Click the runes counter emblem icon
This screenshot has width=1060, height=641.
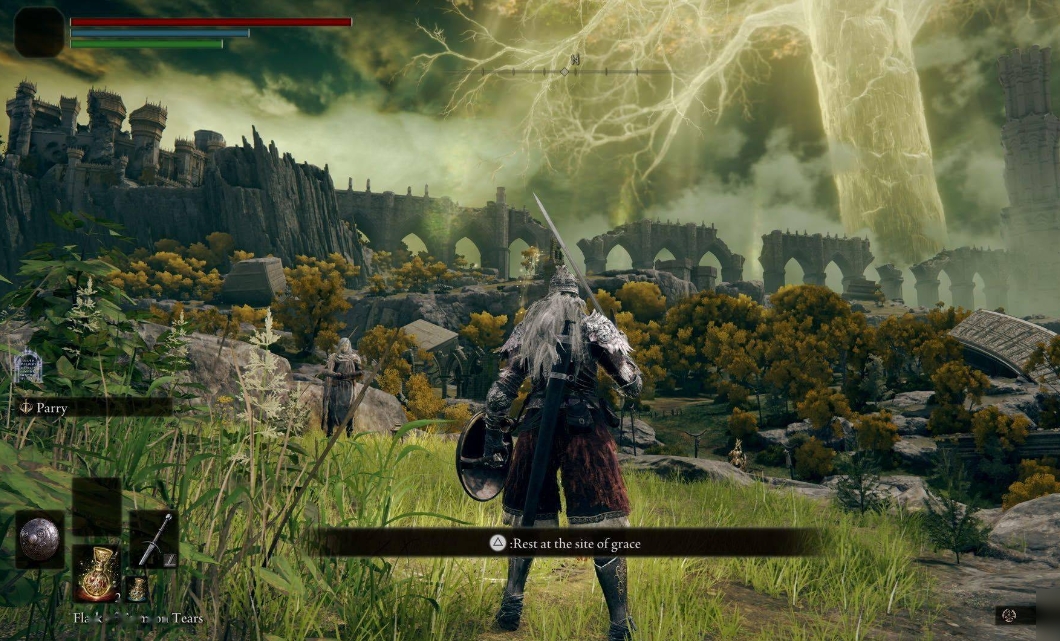(x=1008, y=615)
